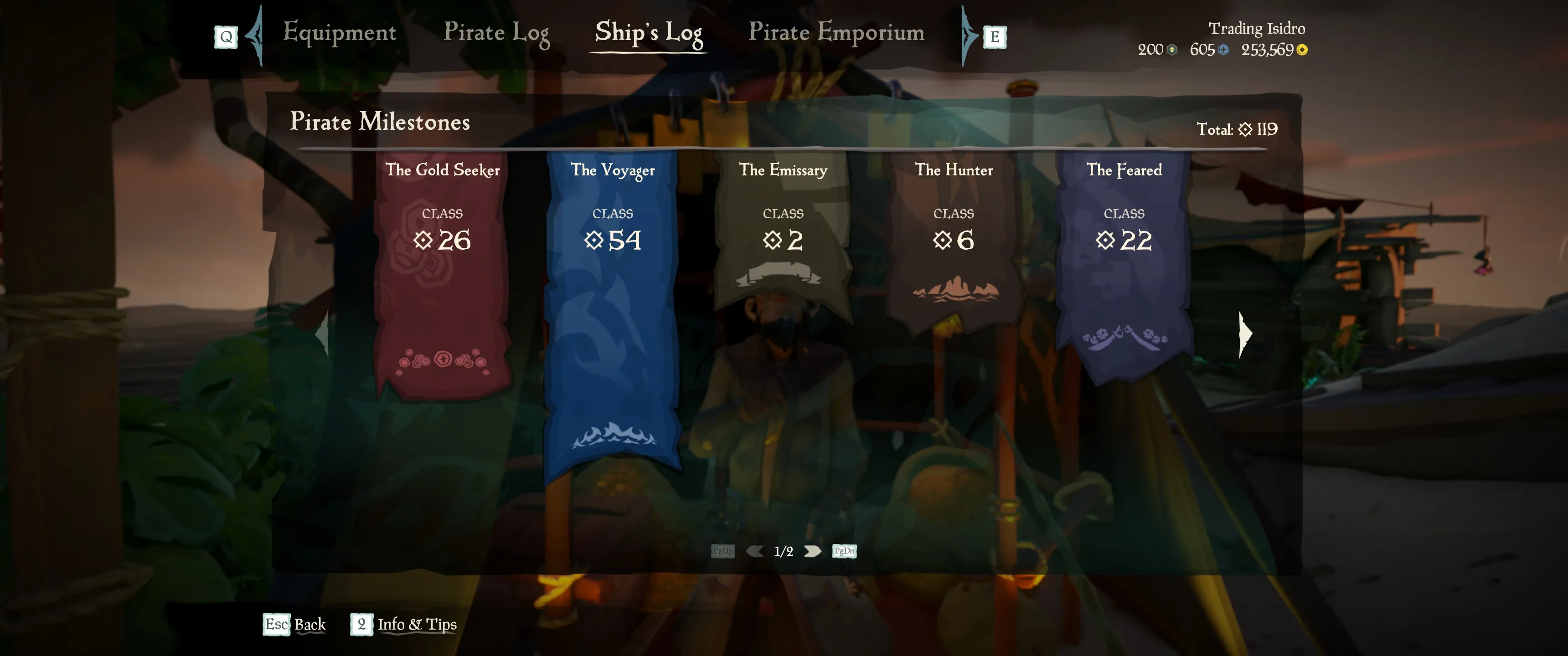Click the 1/2 page indicator

tap(784, 551)
